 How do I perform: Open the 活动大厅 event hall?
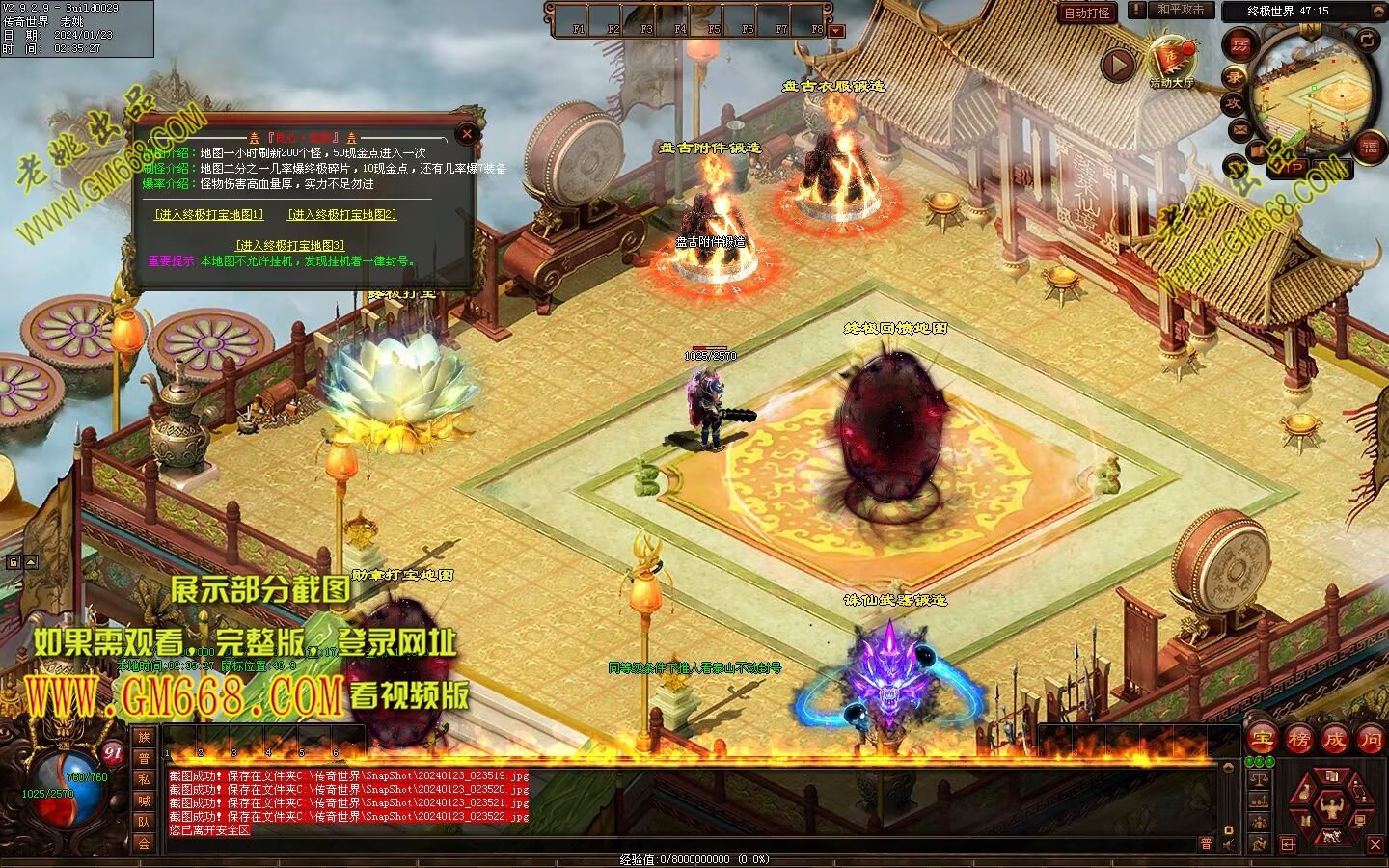point(1171,60)
